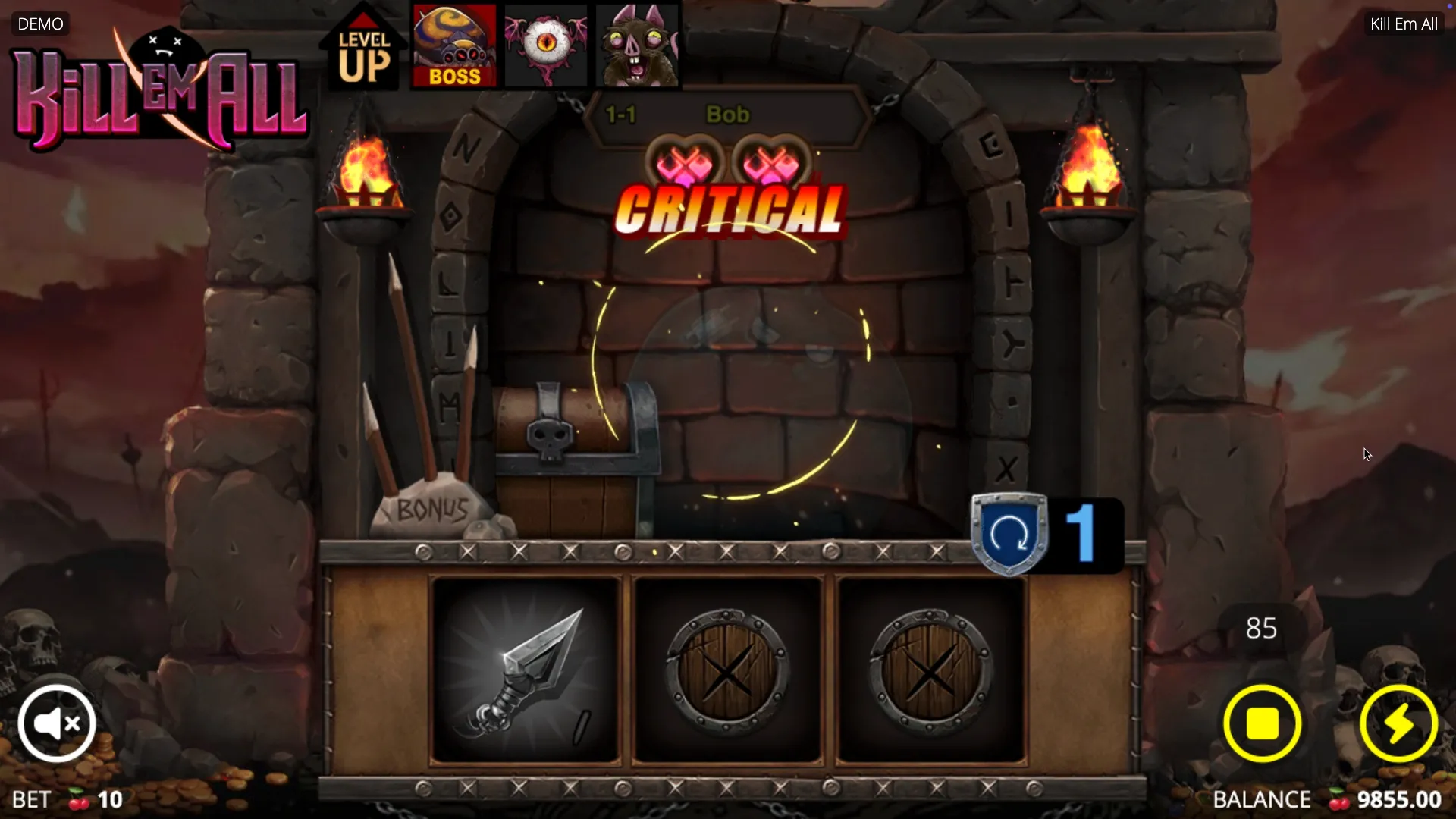Select the bat enemy portrait
The width and height of the screenshot is (1456, 819).
tap(637, 46)
